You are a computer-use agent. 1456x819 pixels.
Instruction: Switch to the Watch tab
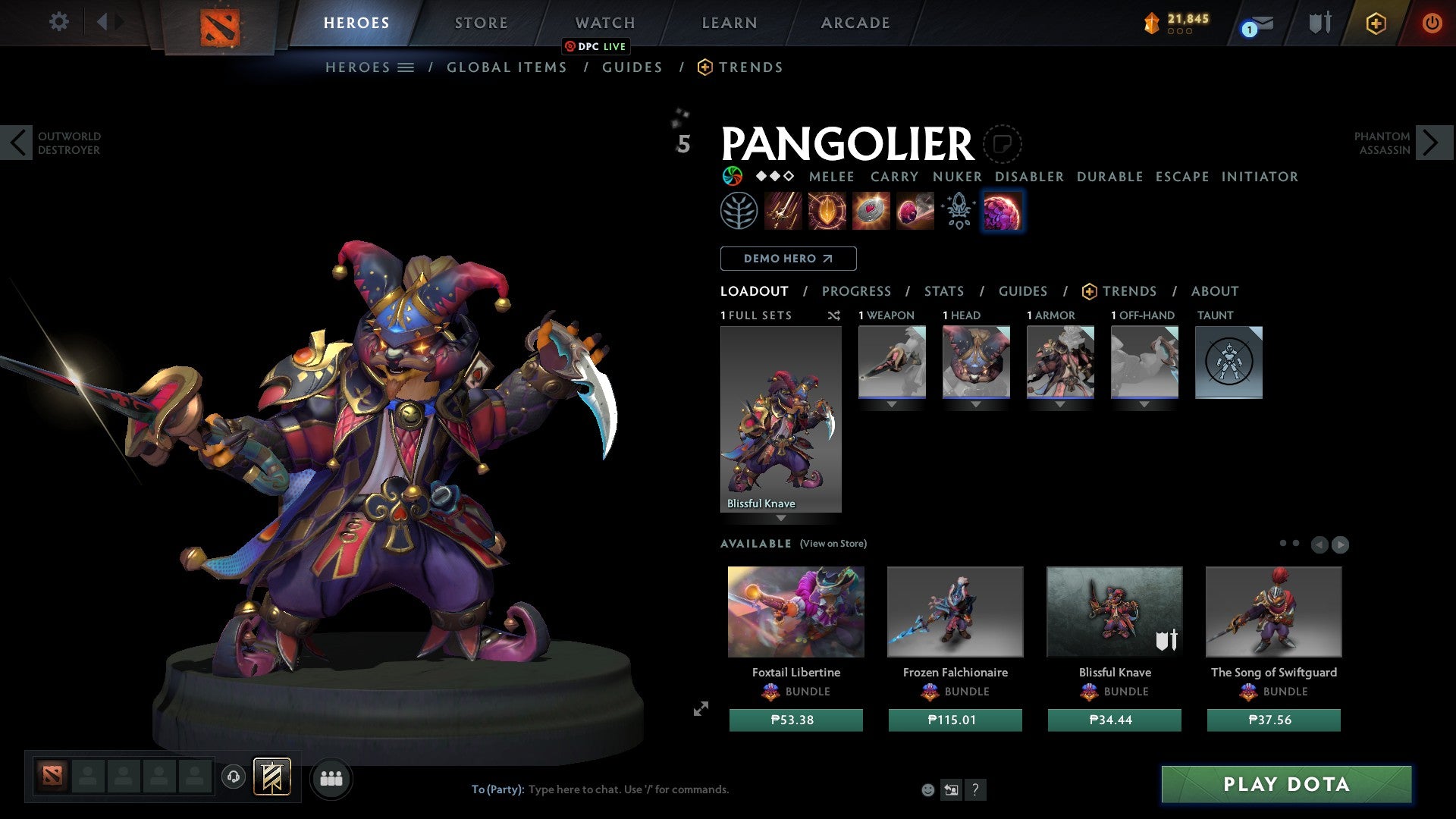point(604,23)
